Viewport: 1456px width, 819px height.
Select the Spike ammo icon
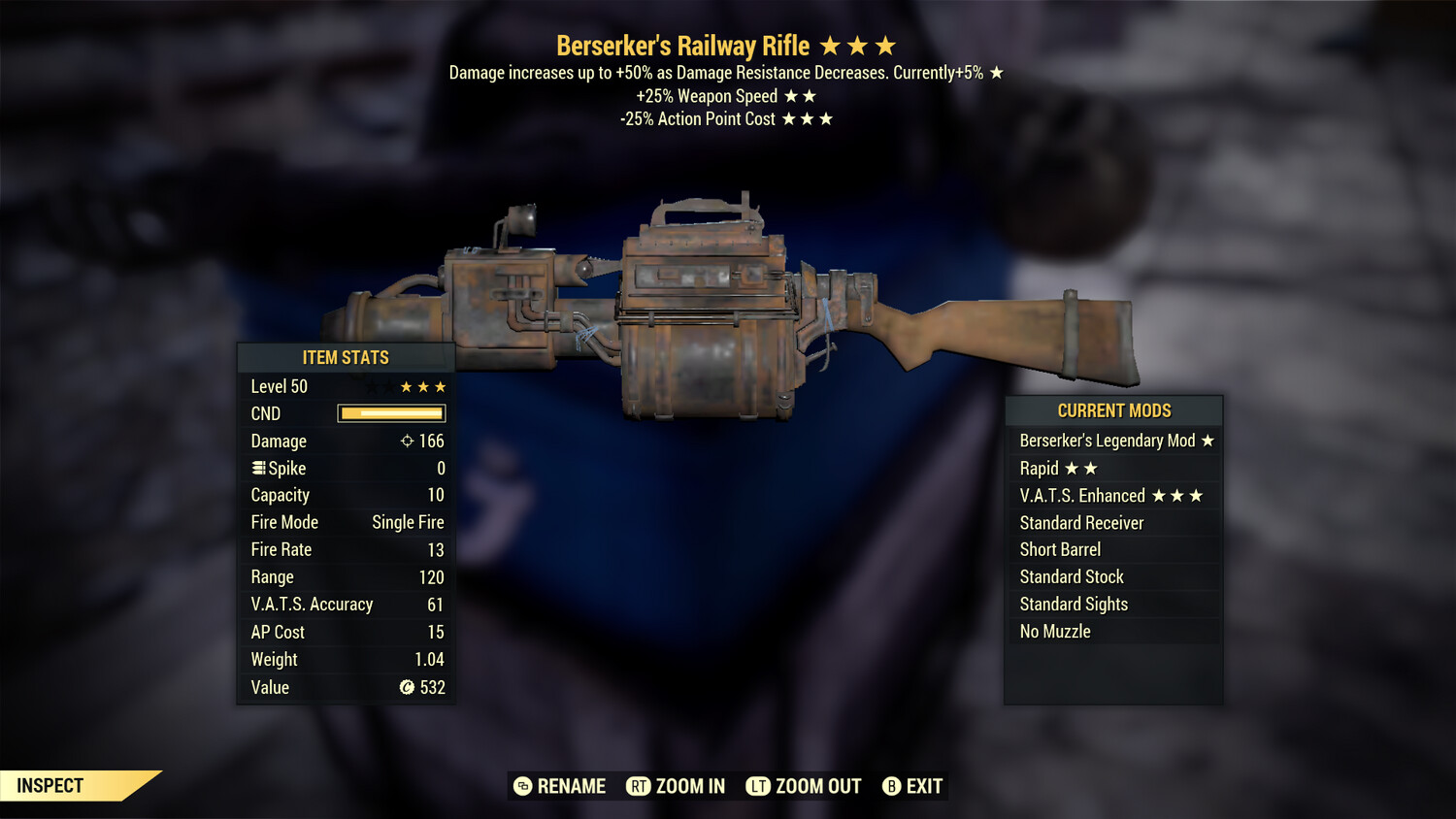coord(257,468)
